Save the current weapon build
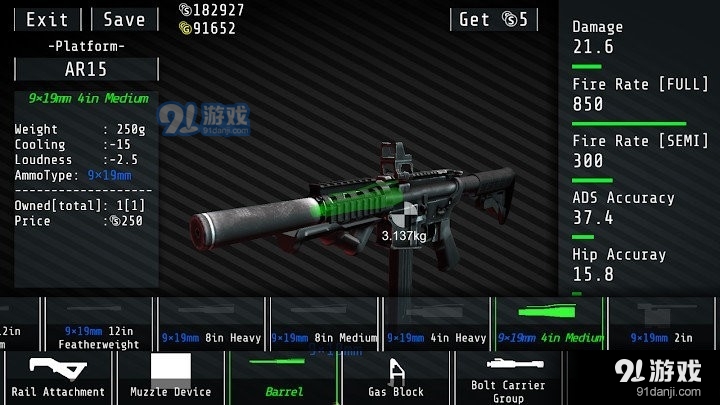Viewport: 720px width, 405px height. [124, 19]
